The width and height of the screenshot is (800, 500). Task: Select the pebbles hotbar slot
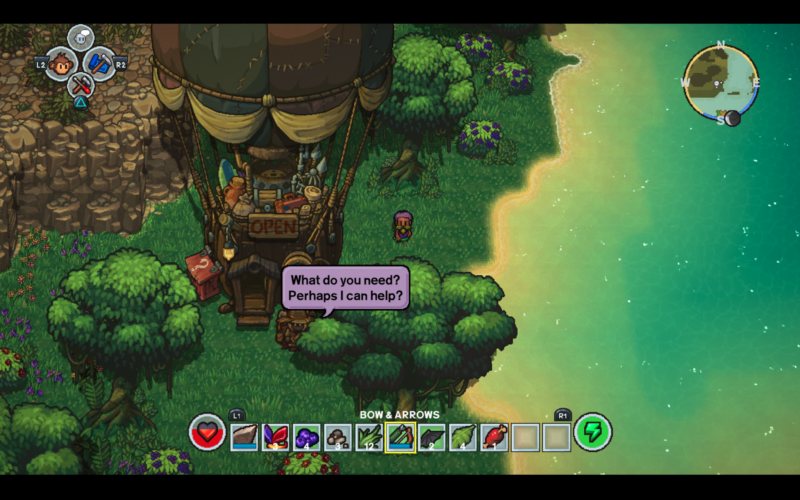point(339,436)
